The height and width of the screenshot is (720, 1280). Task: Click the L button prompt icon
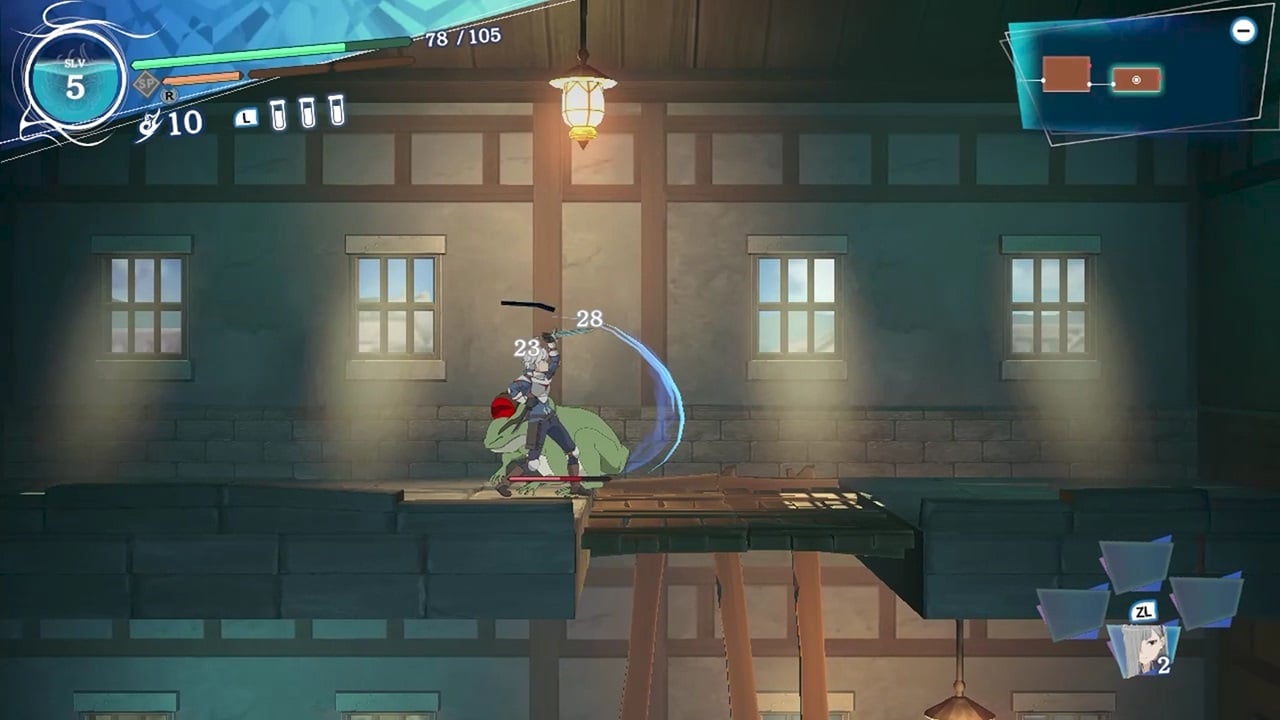[247, 117]
